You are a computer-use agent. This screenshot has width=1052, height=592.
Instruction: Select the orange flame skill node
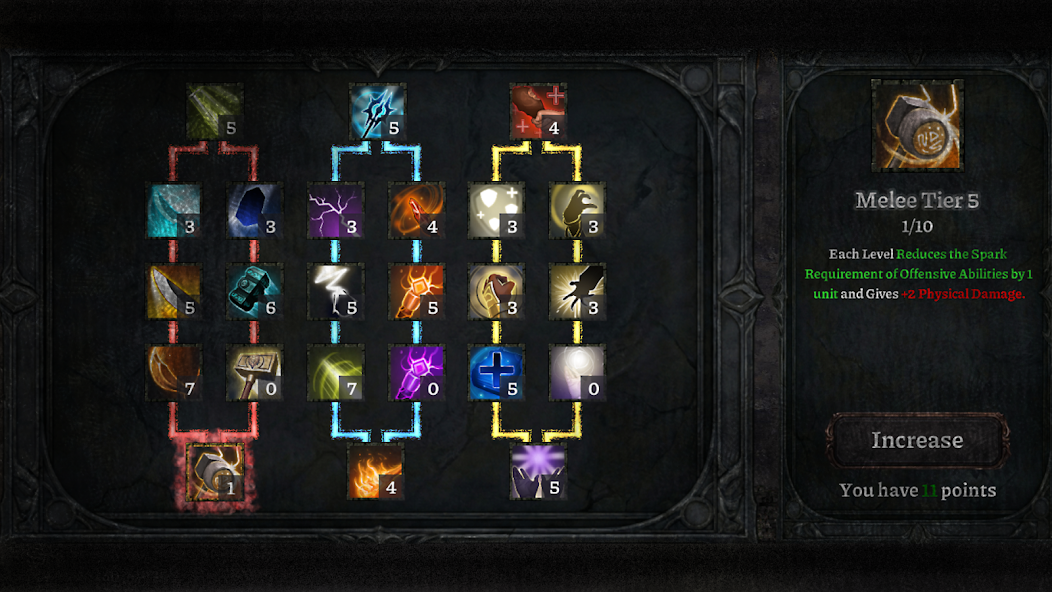[x=375, y=472]
